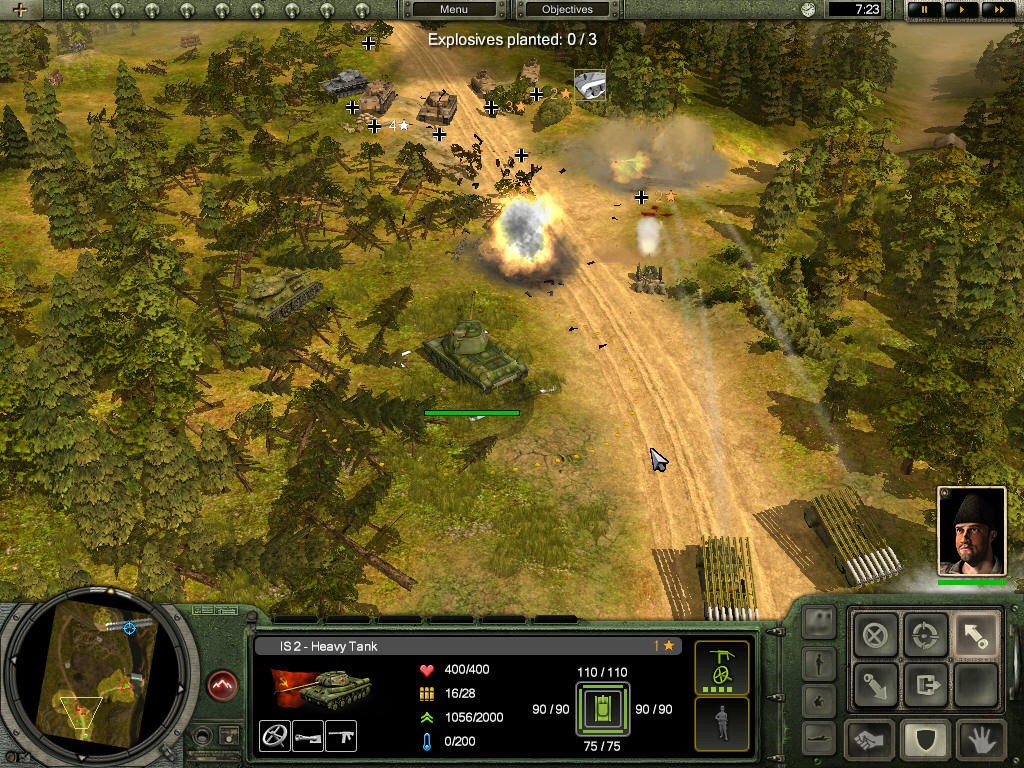Switch to the defensive shield stance
This screenshot has width=1024, height=768.
tap(923, 741)
